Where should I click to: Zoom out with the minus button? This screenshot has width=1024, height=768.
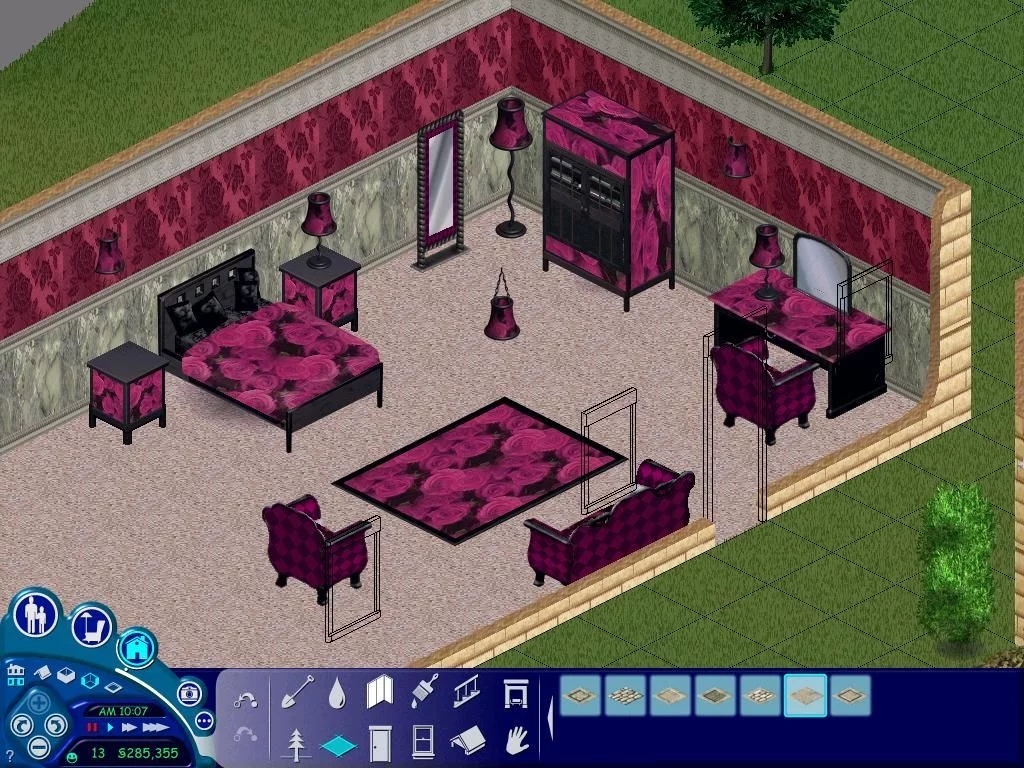[x=38, y=746]
